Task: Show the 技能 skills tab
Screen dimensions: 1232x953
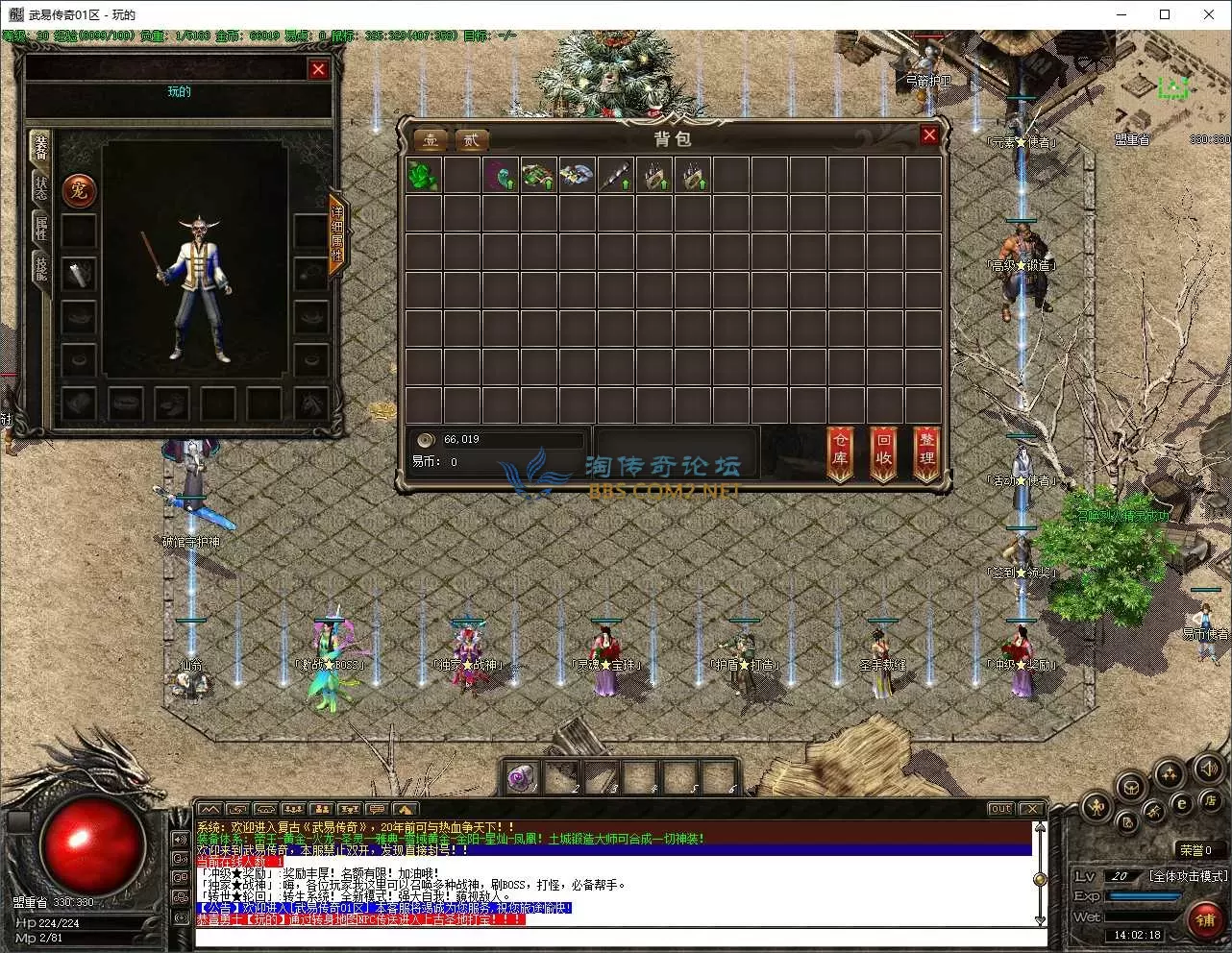Action: click(41, 268)
